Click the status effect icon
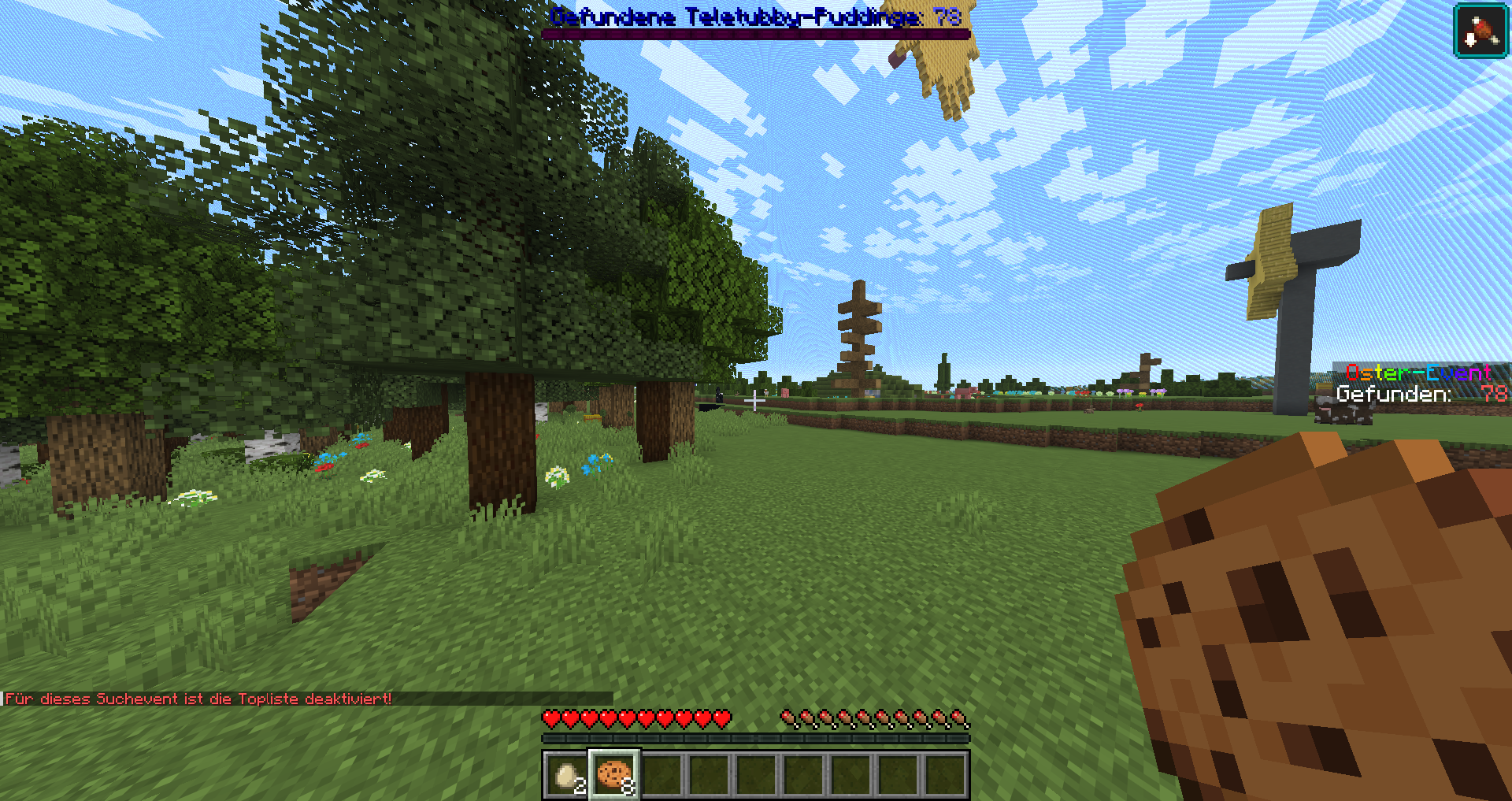 pos(1480,31)
